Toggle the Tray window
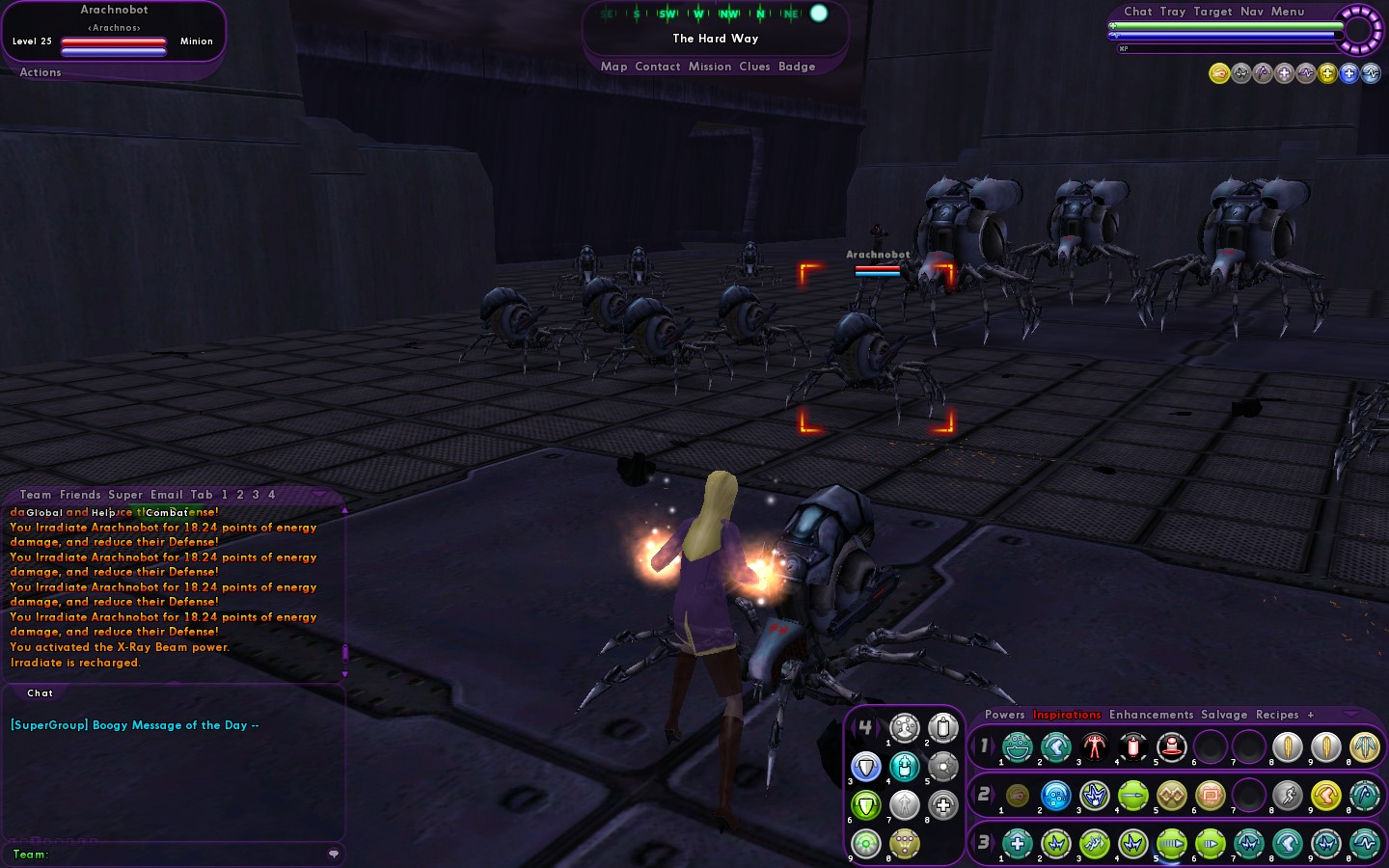 tap(1173, 12)
